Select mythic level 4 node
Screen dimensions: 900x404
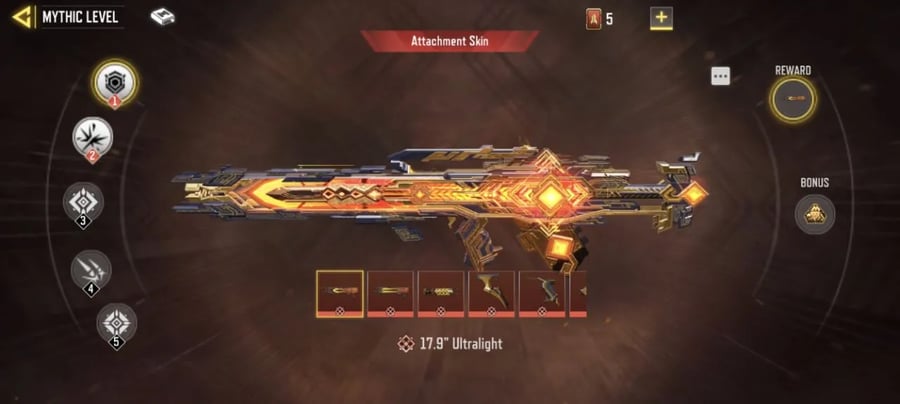(x=91, y=268)
